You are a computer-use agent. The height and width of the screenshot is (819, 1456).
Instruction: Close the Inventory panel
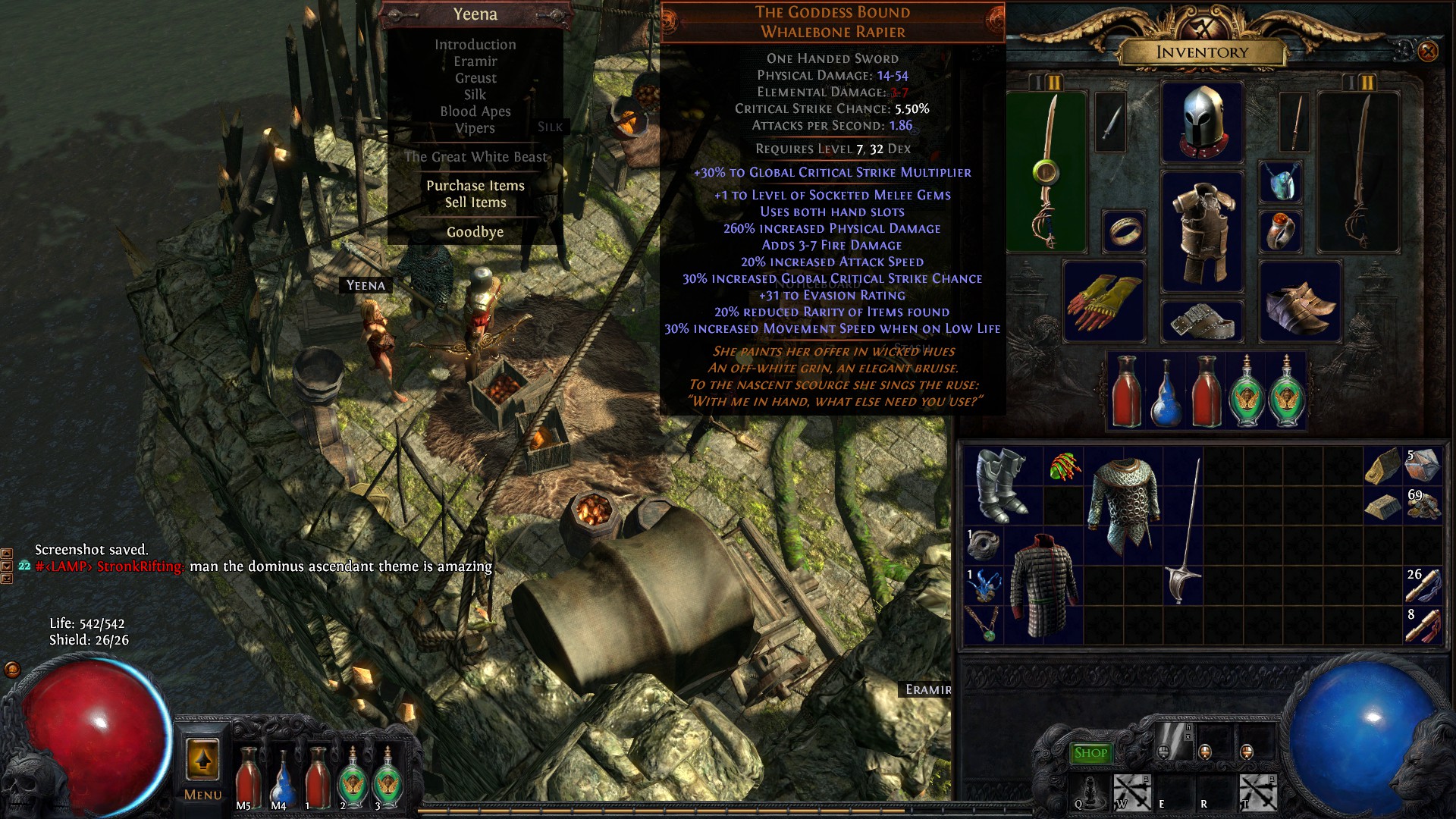[1427, 52]
